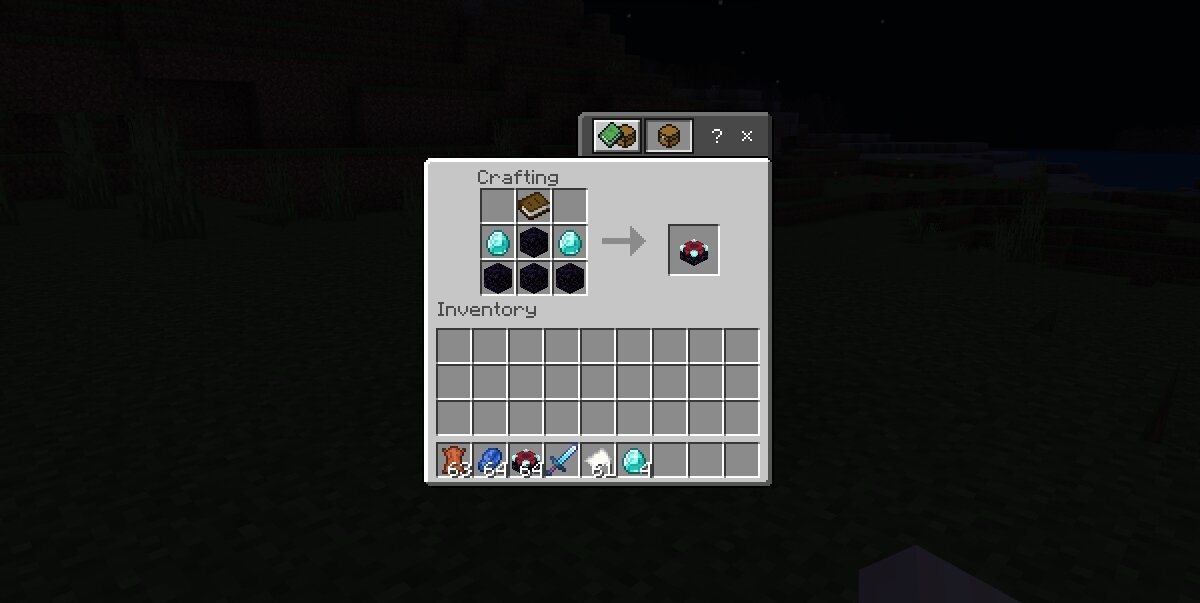Close the crafting window

point(747,136)
